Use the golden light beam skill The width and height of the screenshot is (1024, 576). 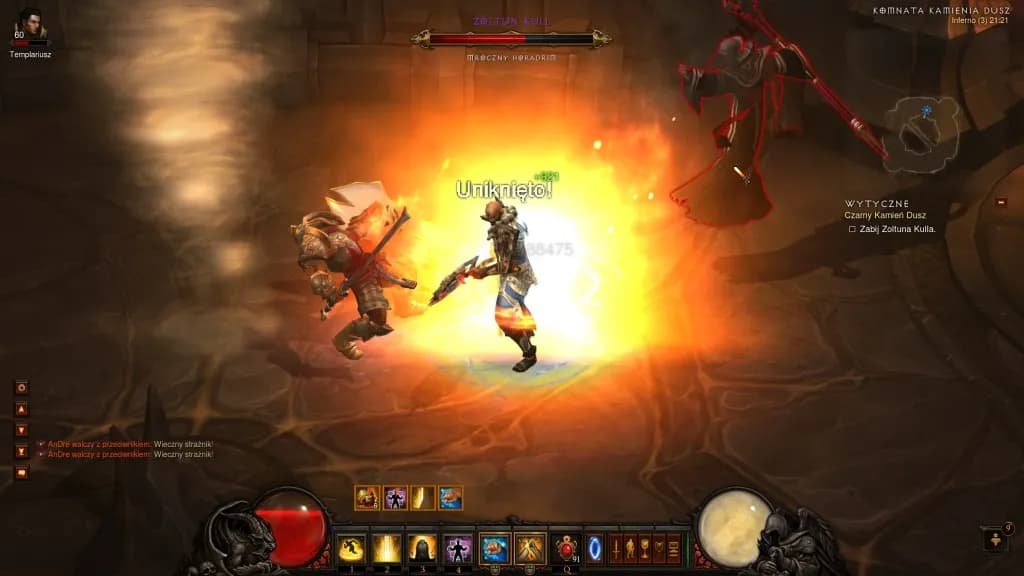386,548
